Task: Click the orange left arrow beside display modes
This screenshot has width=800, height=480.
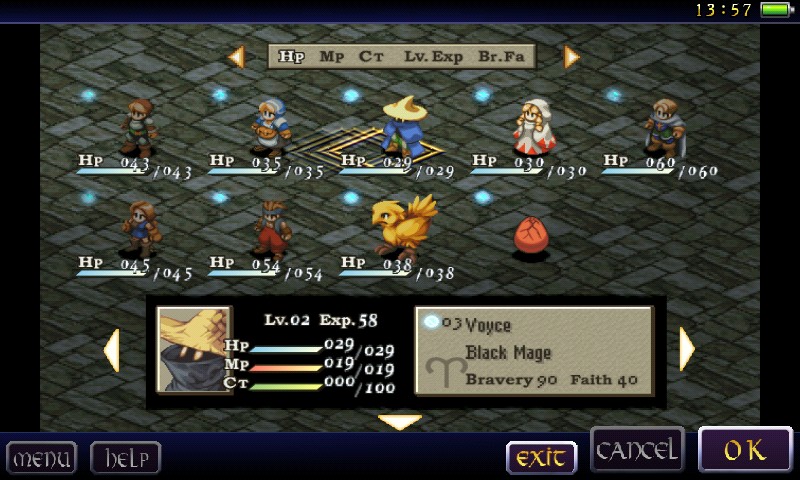Action: pos(237,57)
